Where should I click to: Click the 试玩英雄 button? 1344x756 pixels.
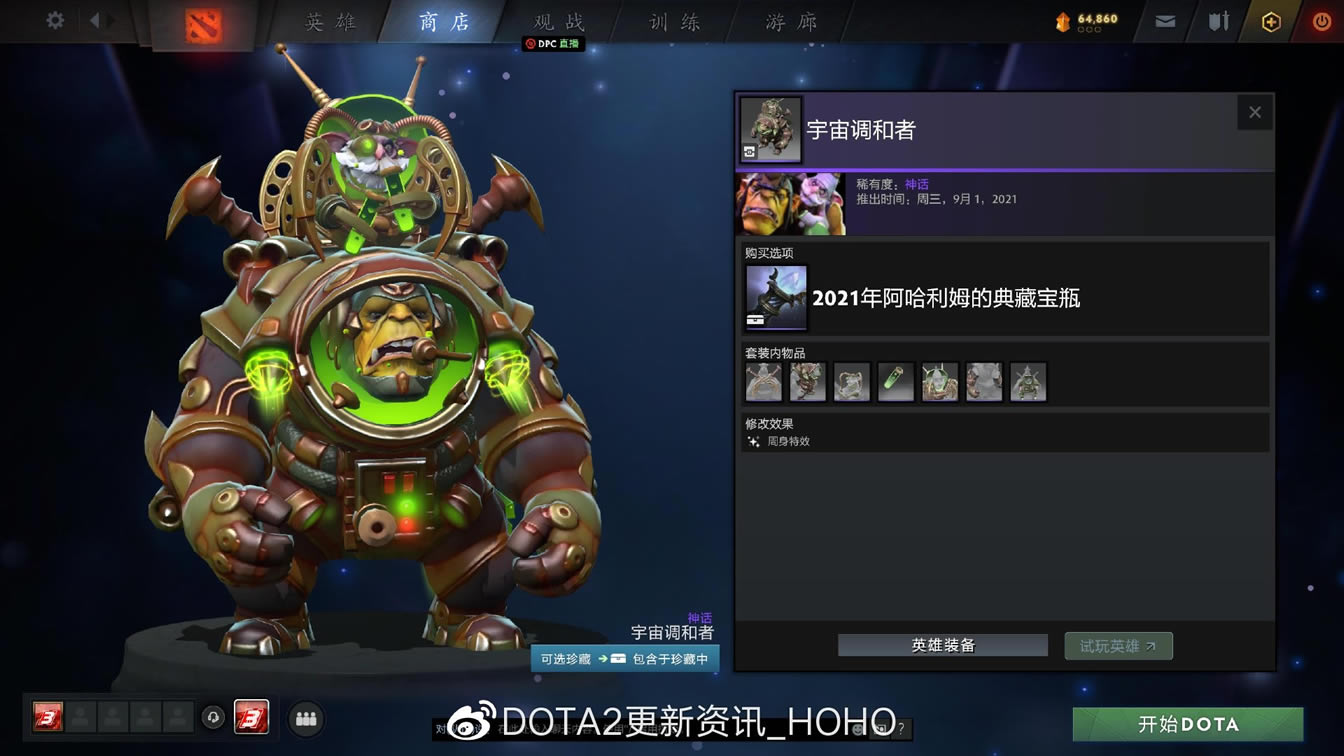[1118, 645]
